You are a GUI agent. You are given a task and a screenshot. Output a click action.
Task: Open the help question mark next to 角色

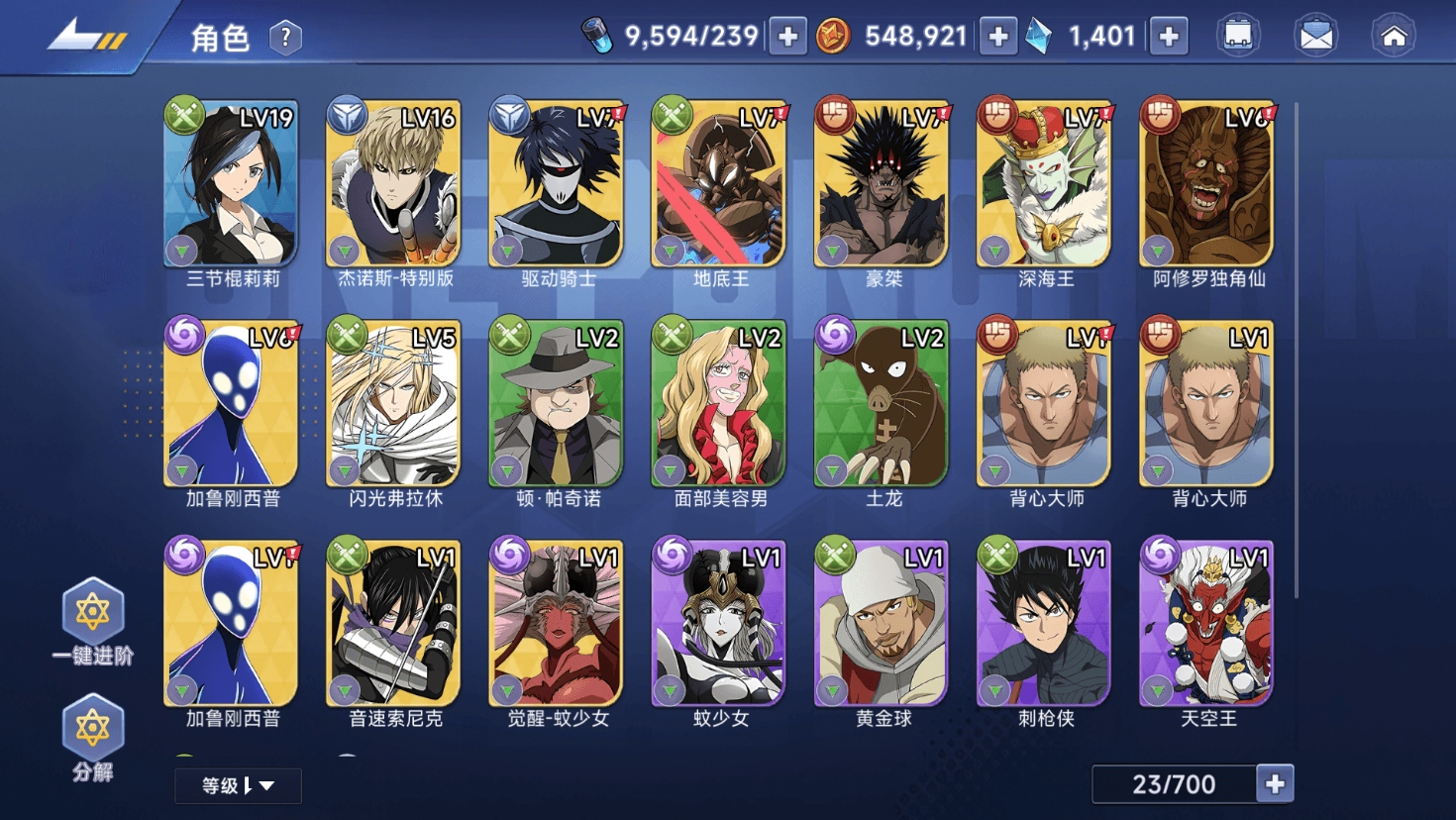[285, 38]
